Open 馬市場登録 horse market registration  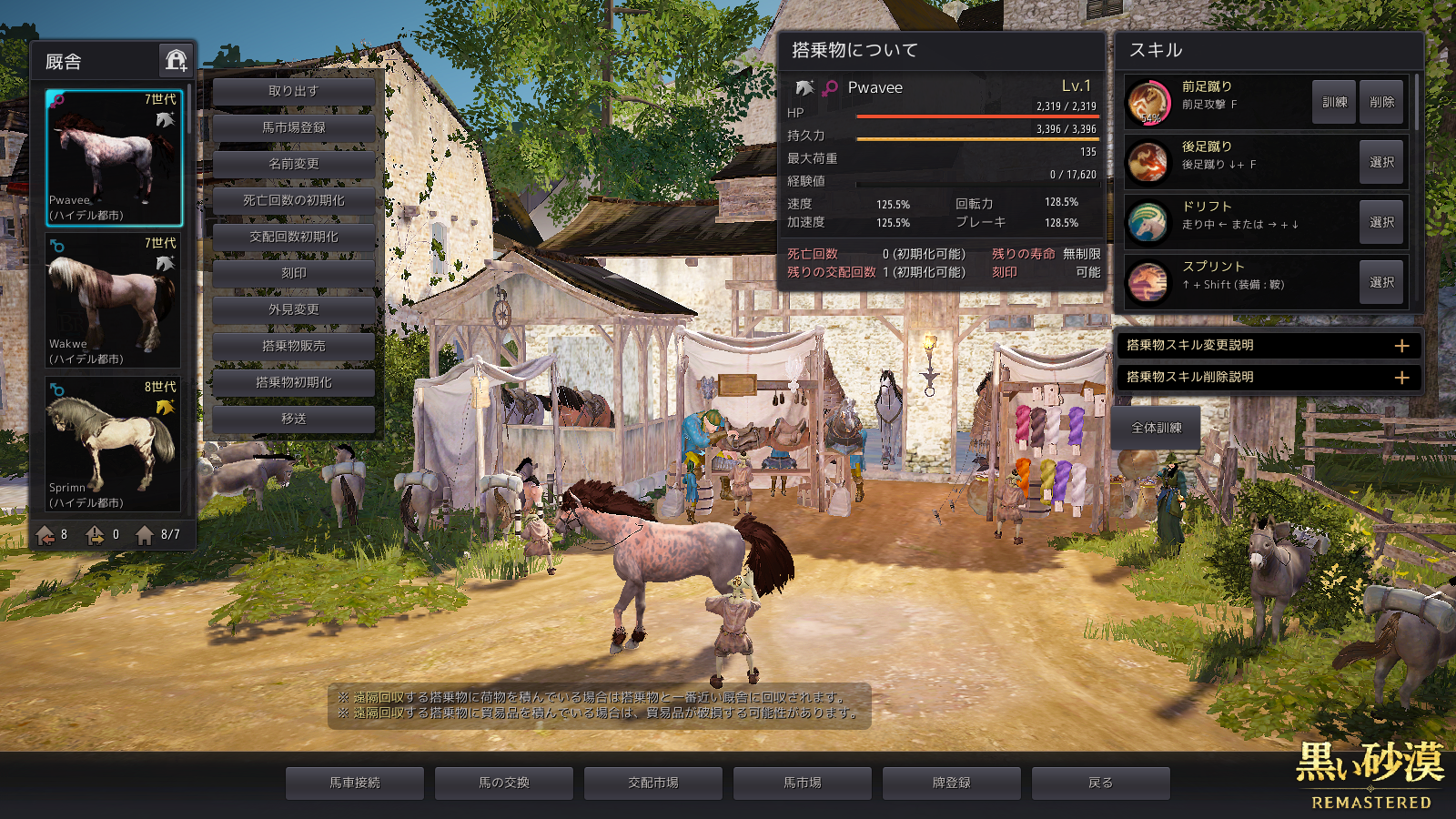click(x=293, y=127)
